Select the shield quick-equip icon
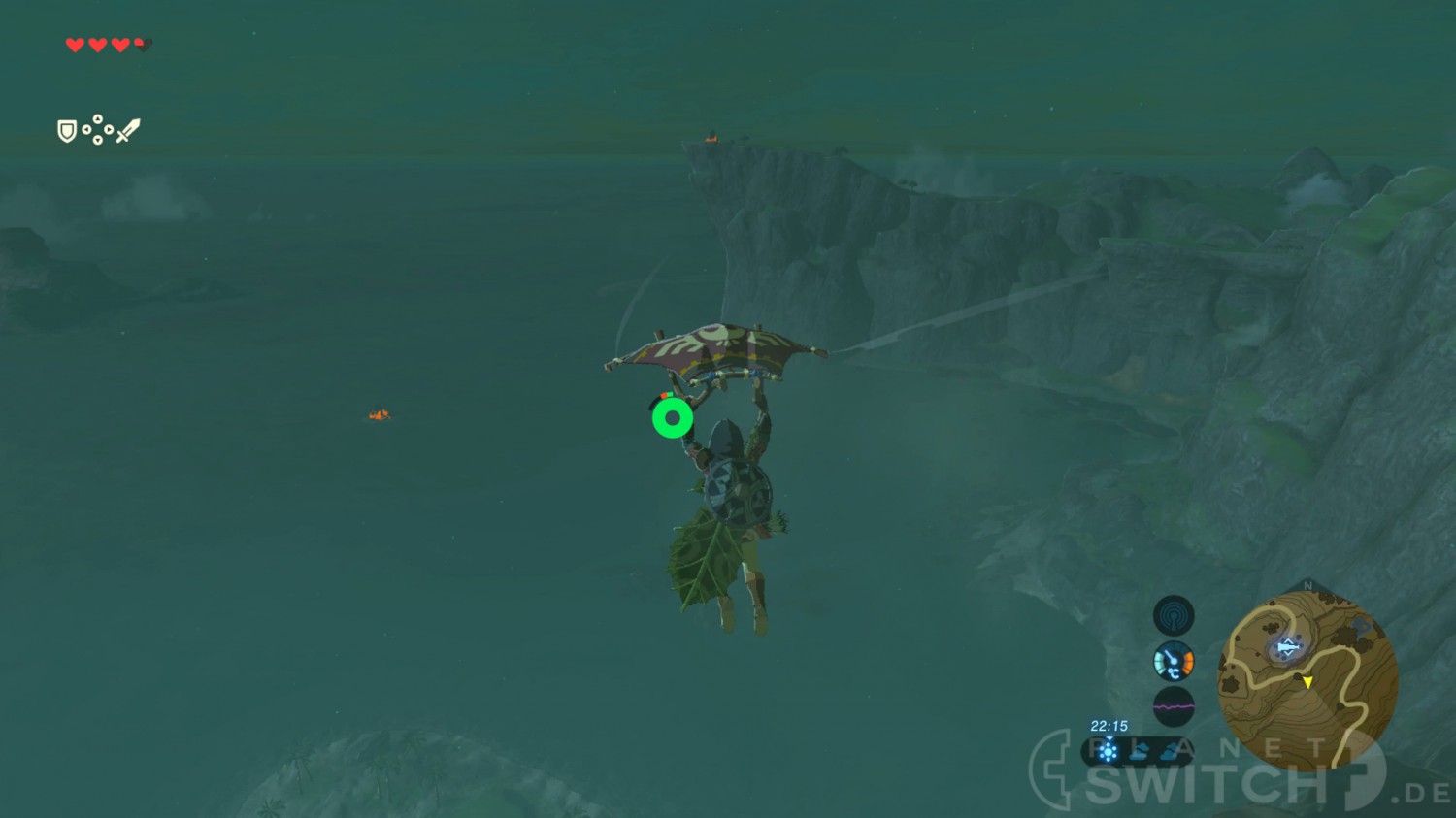The width and height of the screenshot is (1456, 818). pyautogui.click(x=67, y=131)
